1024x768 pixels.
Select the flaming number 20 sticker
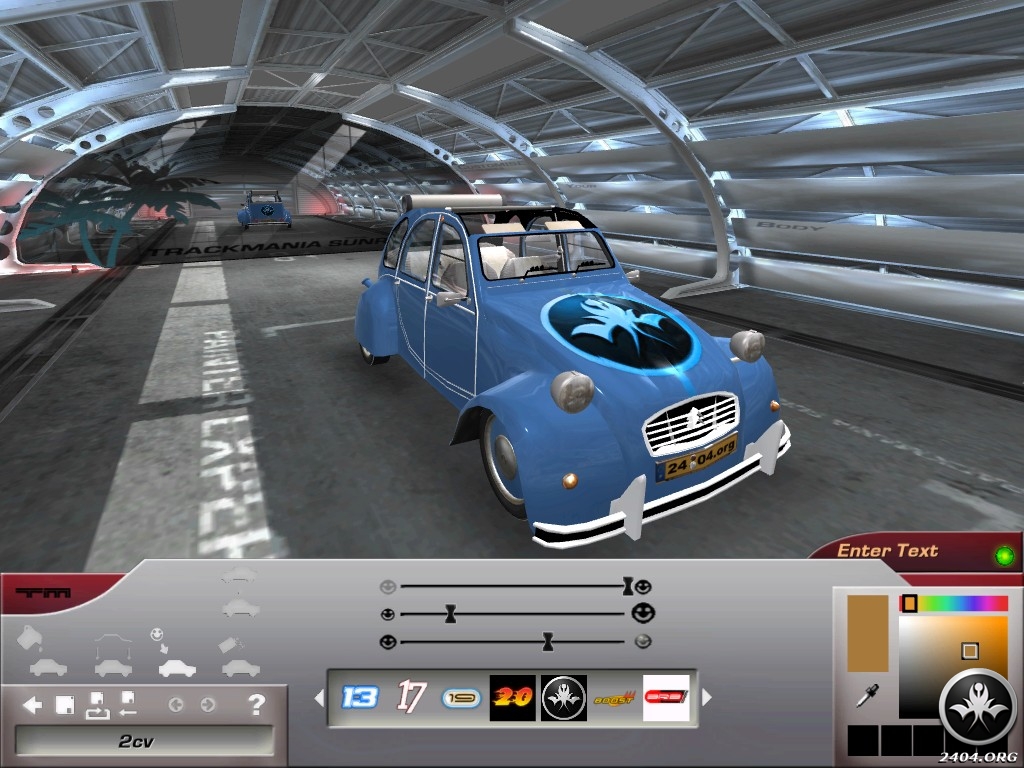click(514, 697)
